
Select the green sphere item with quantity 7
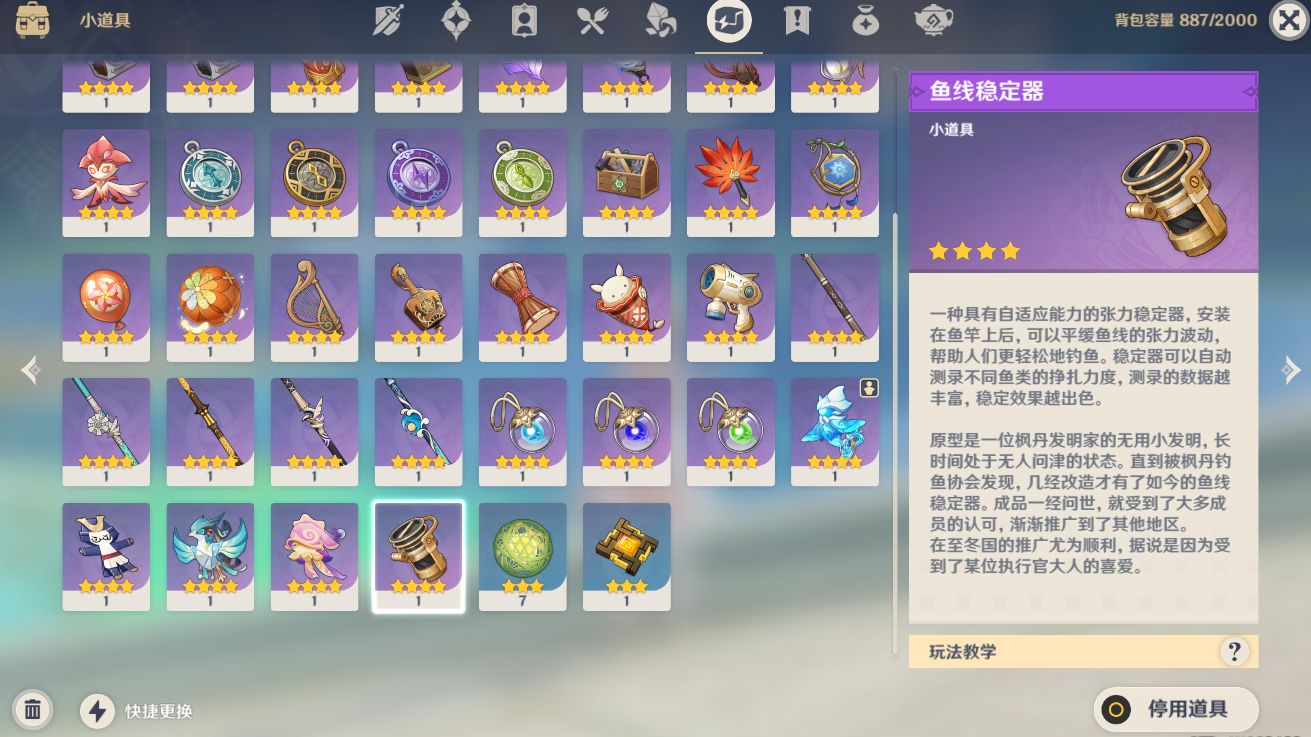(522, 556)
